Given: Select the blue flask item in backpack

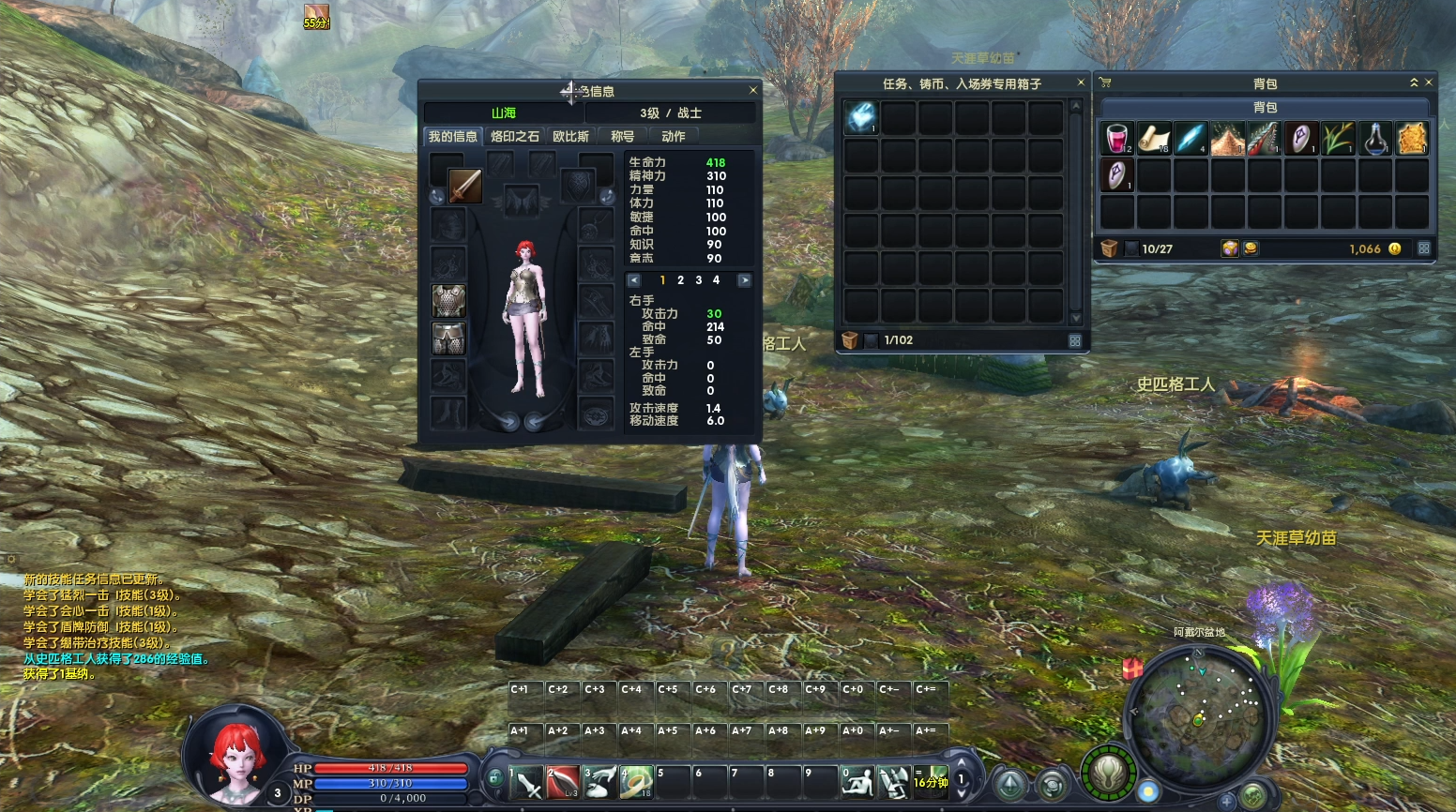Looking at the screenshot, I should coord(1375,138).
